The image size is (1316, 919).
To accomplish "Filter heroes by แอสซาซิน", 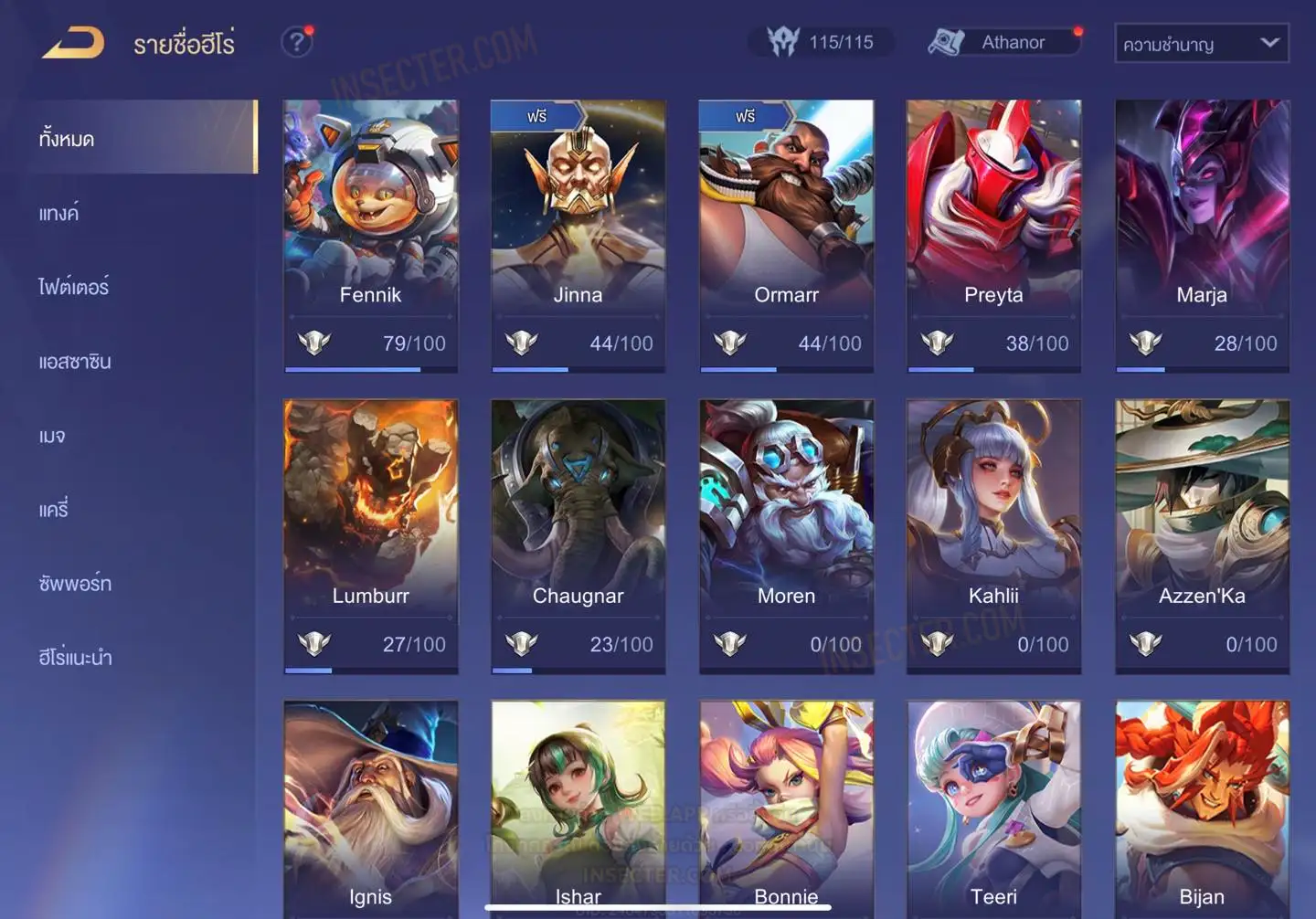I will point(75,362).
